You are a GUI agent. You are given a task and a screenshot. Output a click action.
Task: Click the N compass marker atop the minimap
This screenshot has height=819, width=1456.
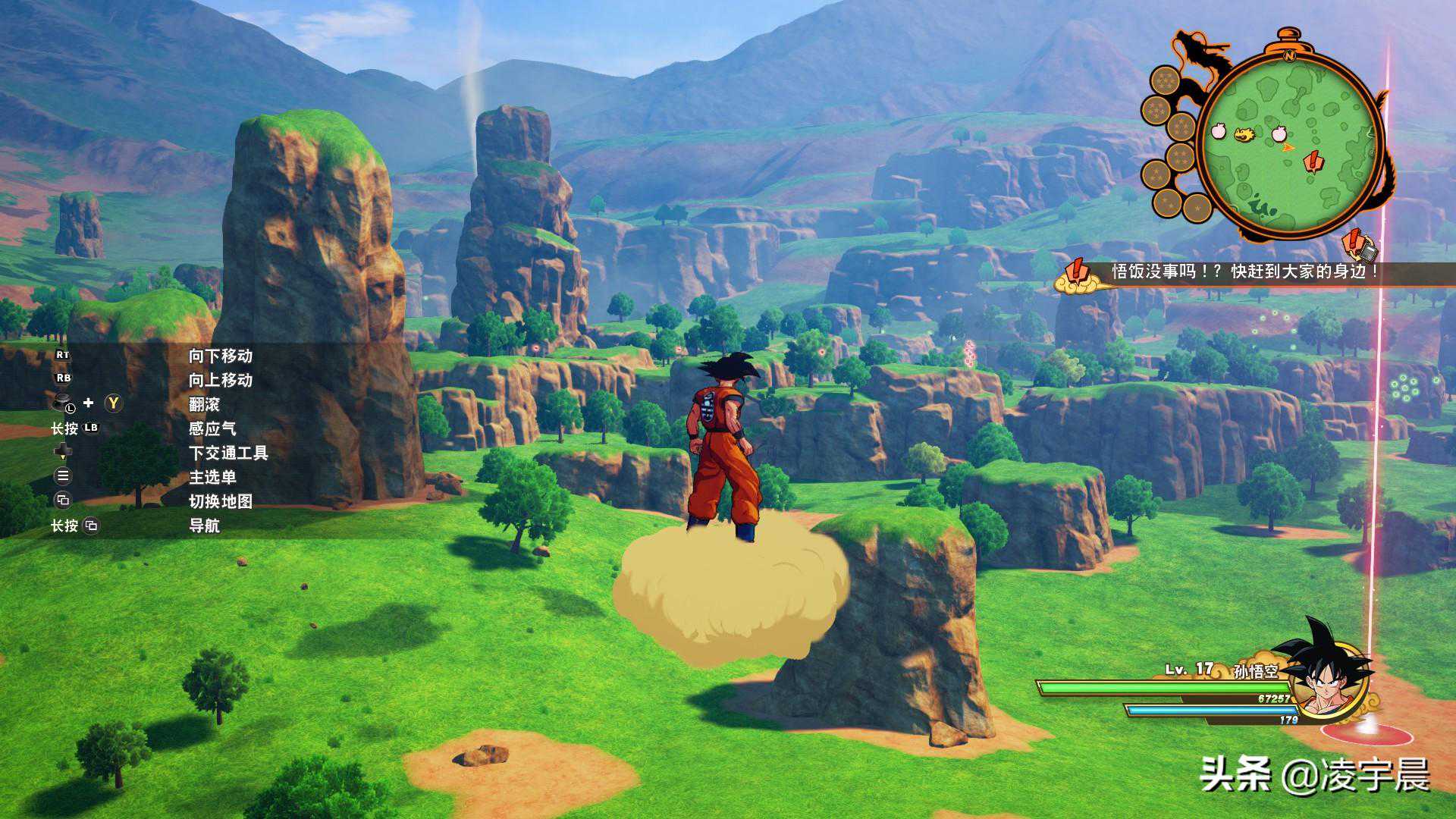[1288, 55]
